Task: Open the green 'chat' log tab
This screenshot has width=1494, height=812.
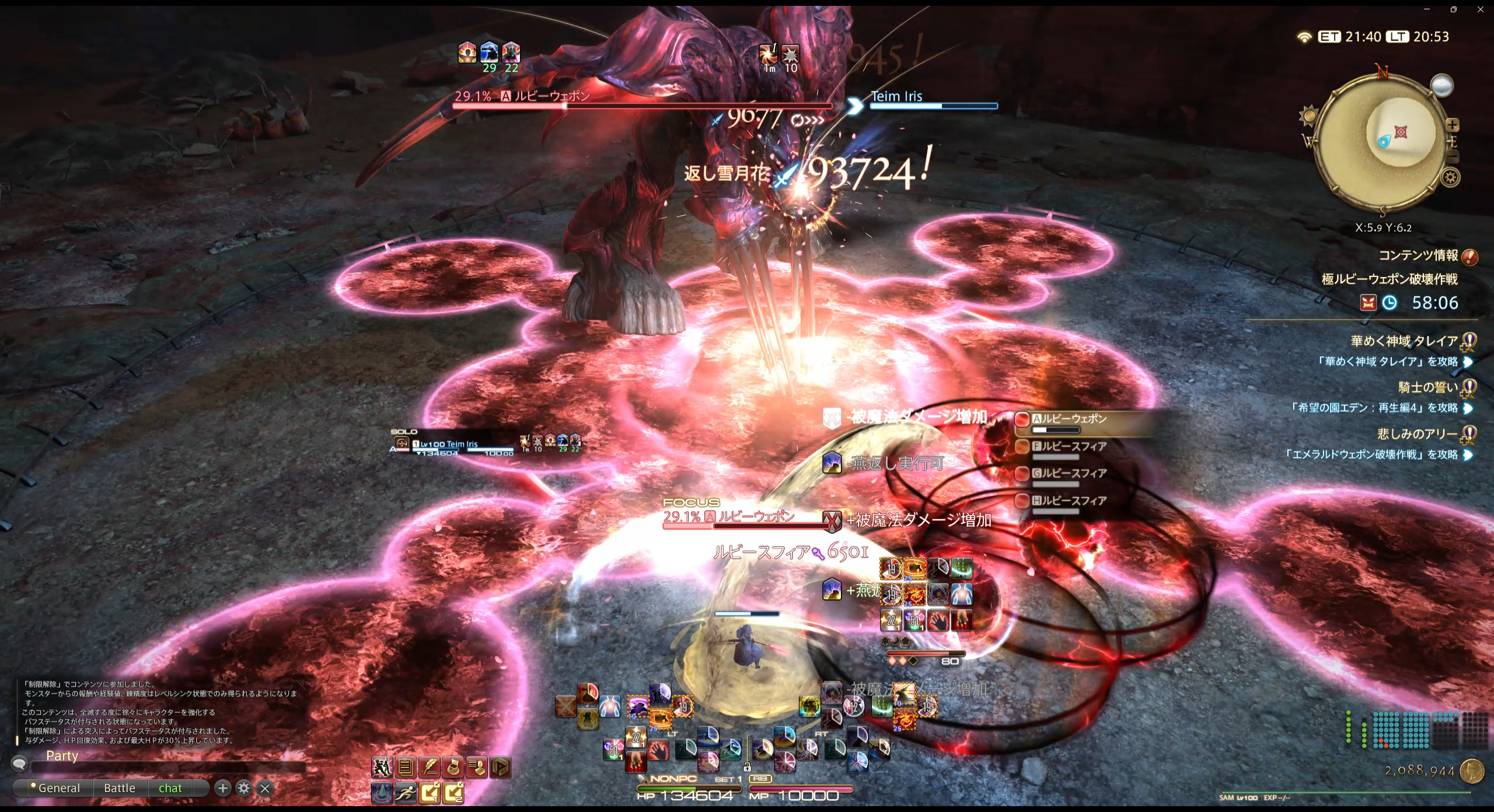Action: (170, 788)
